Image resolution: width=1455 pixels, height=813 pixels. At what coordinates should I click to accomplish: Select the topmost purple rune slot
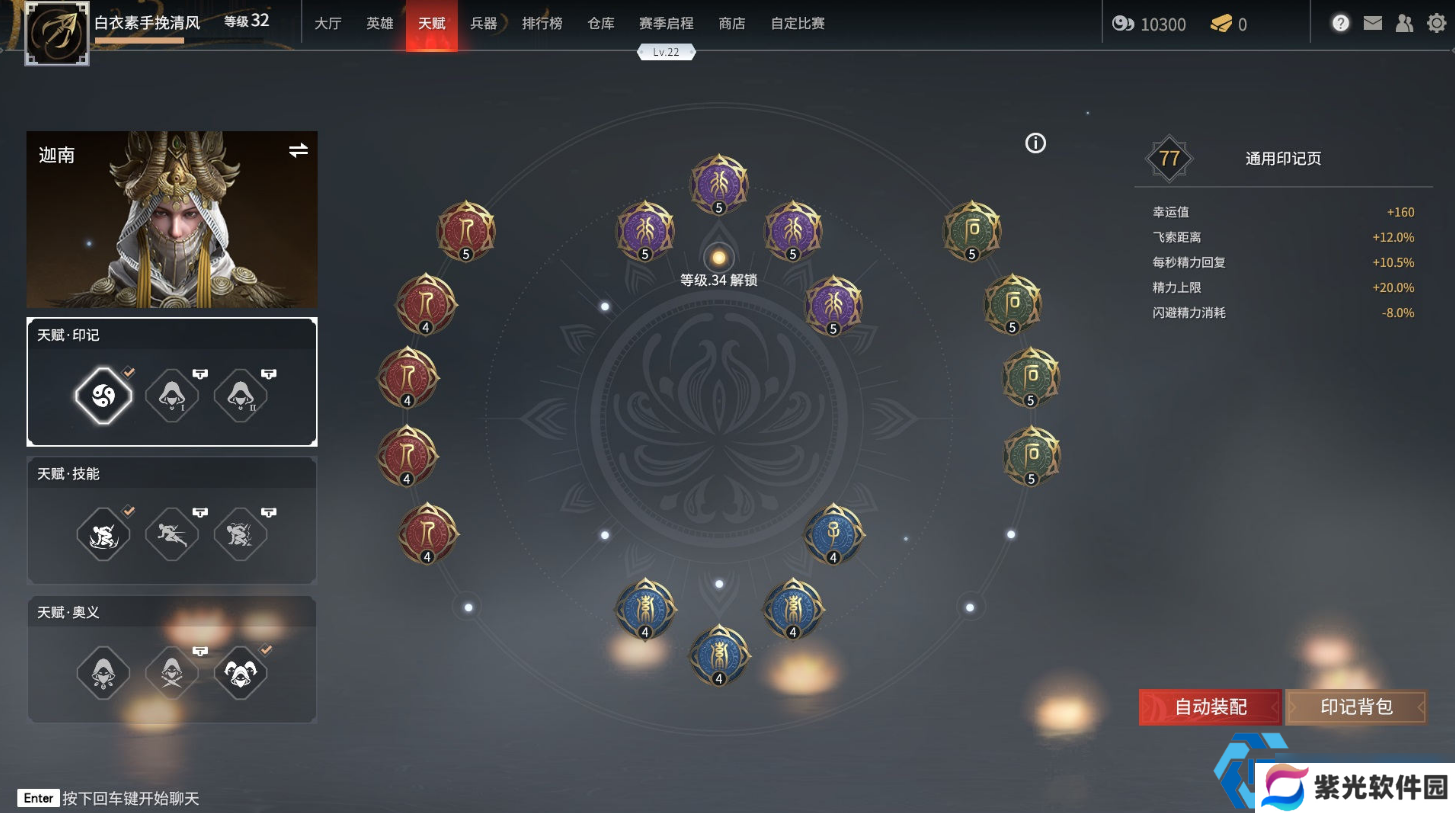click(718, 182)
